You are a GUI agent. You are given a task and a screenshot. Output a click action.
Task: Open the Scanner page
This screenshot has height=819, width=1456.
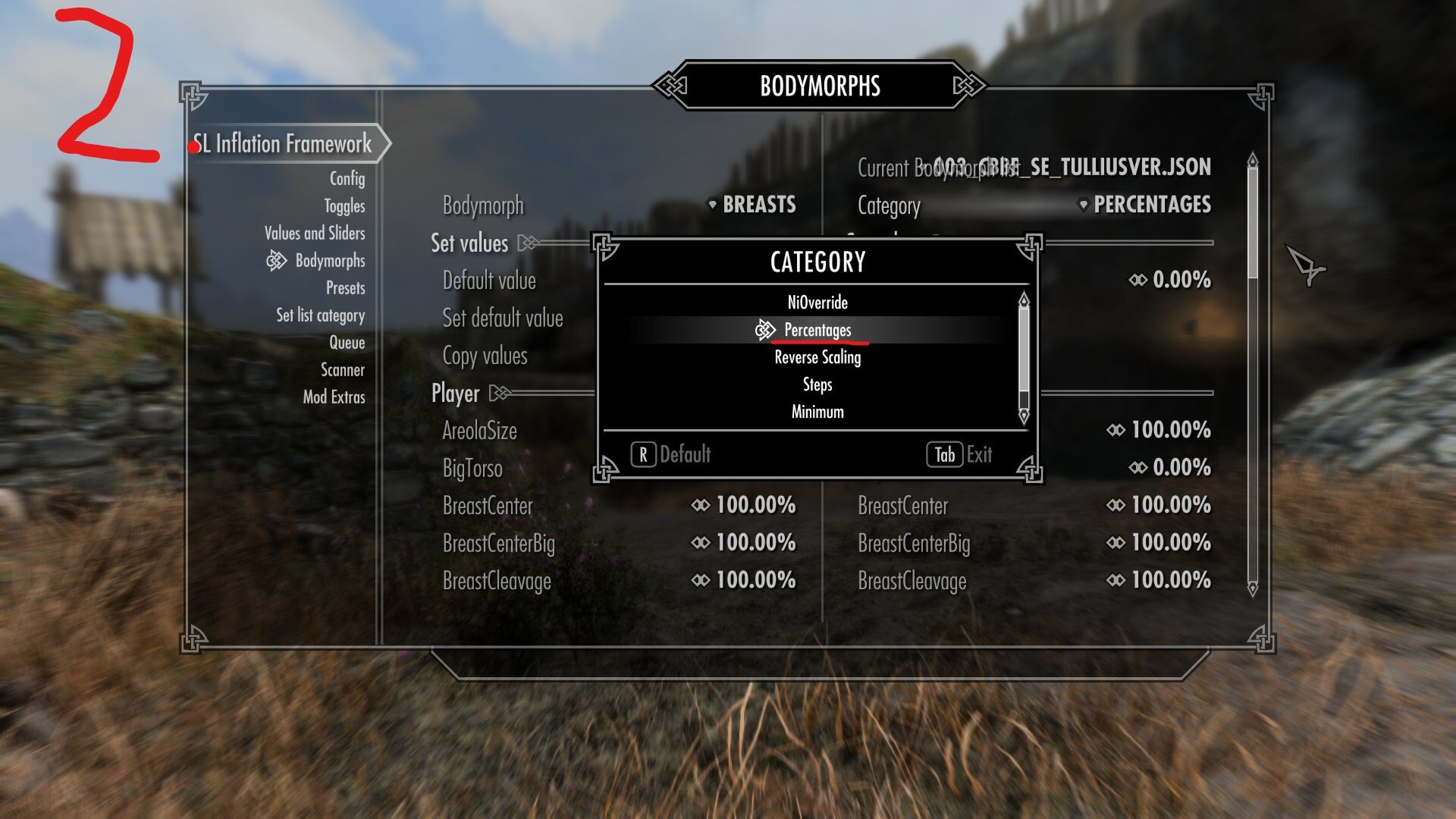coord(342,369)
